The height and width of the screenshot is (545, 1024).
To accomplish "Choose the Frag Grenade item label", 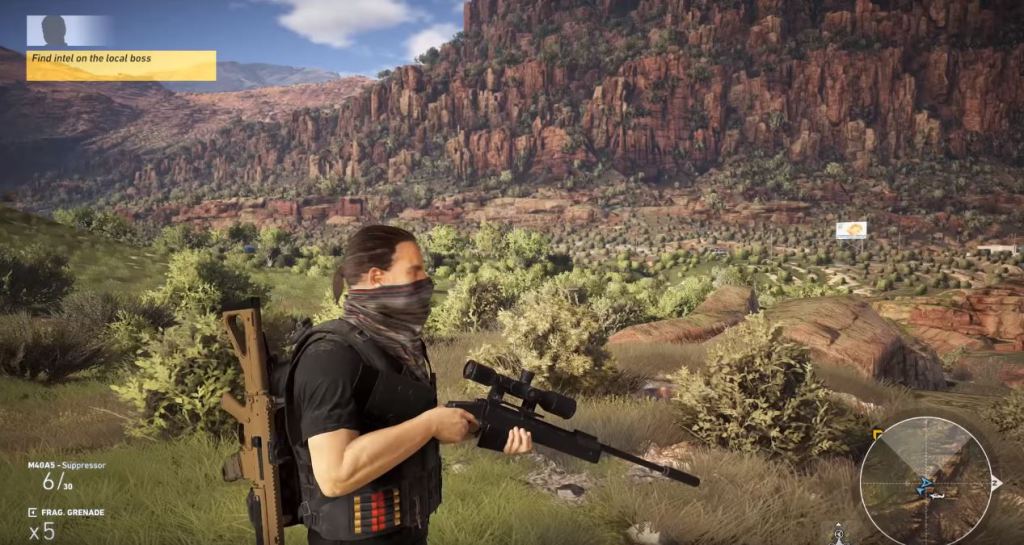I will (x=73, y=512).
